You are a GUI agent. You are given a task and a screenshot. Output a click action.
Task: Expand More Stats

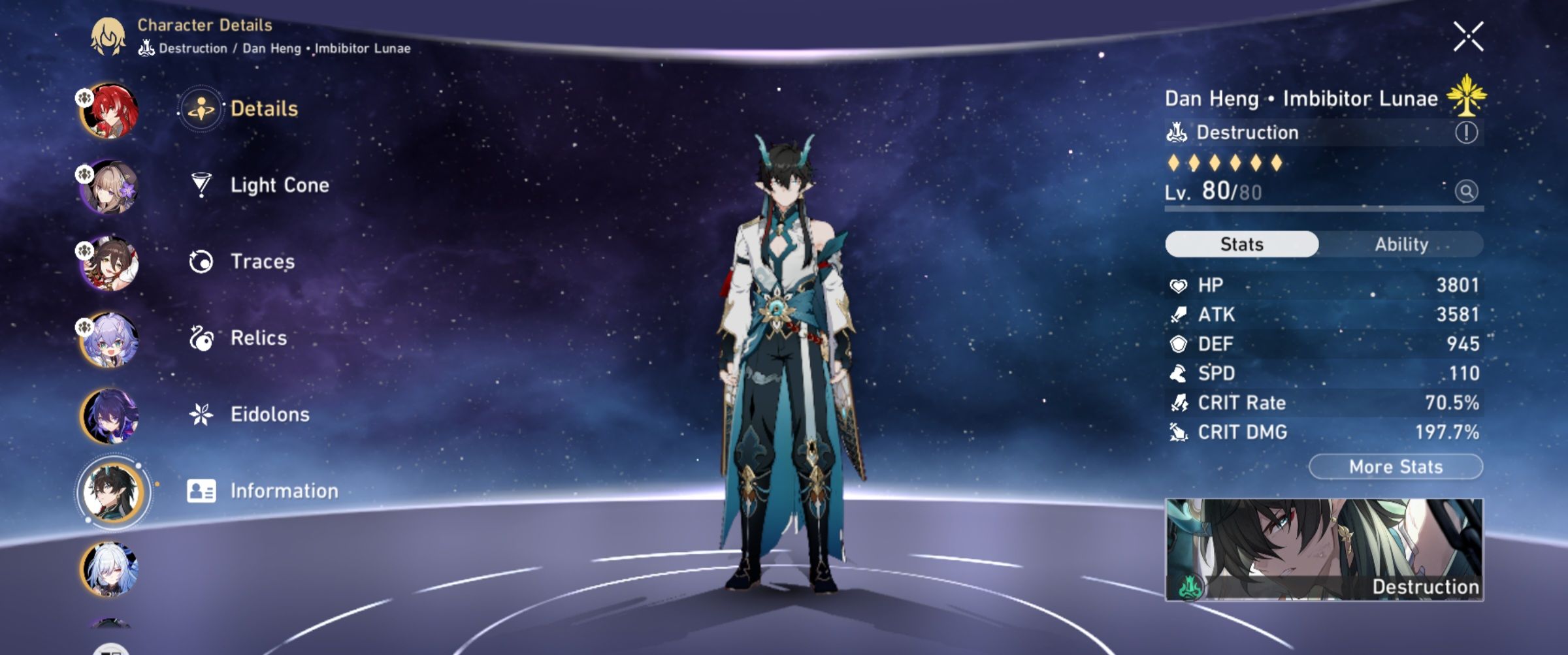[x=1395, y=466]
